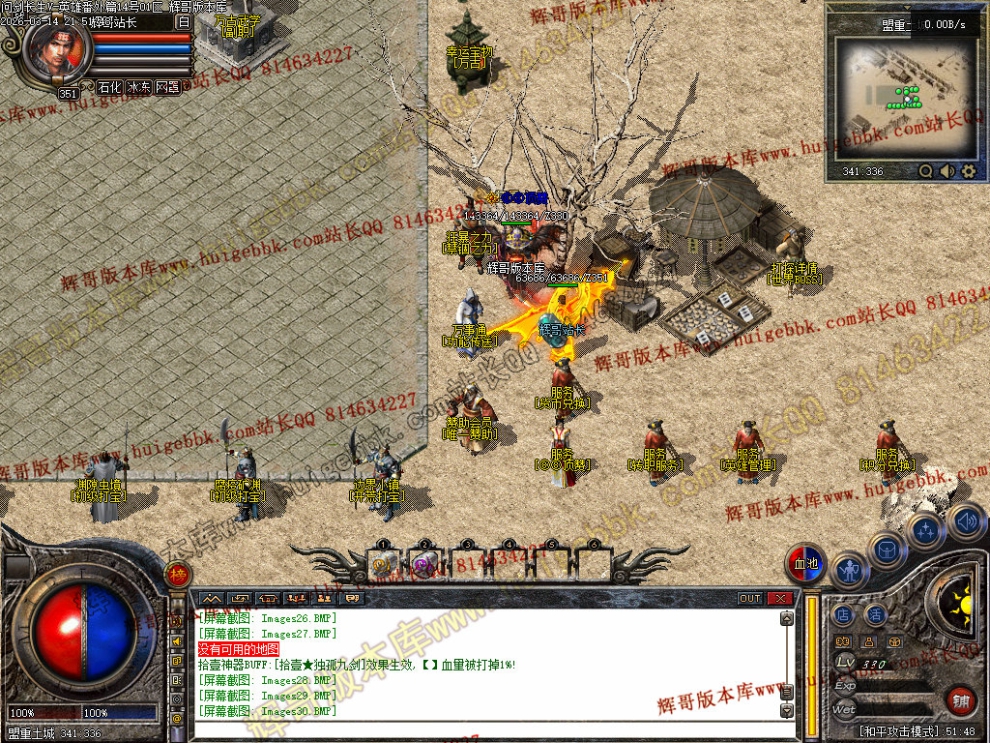
Task: Select hotbar slot 1 scroll item
Action: pyautogui.click(x=383, y=566)
